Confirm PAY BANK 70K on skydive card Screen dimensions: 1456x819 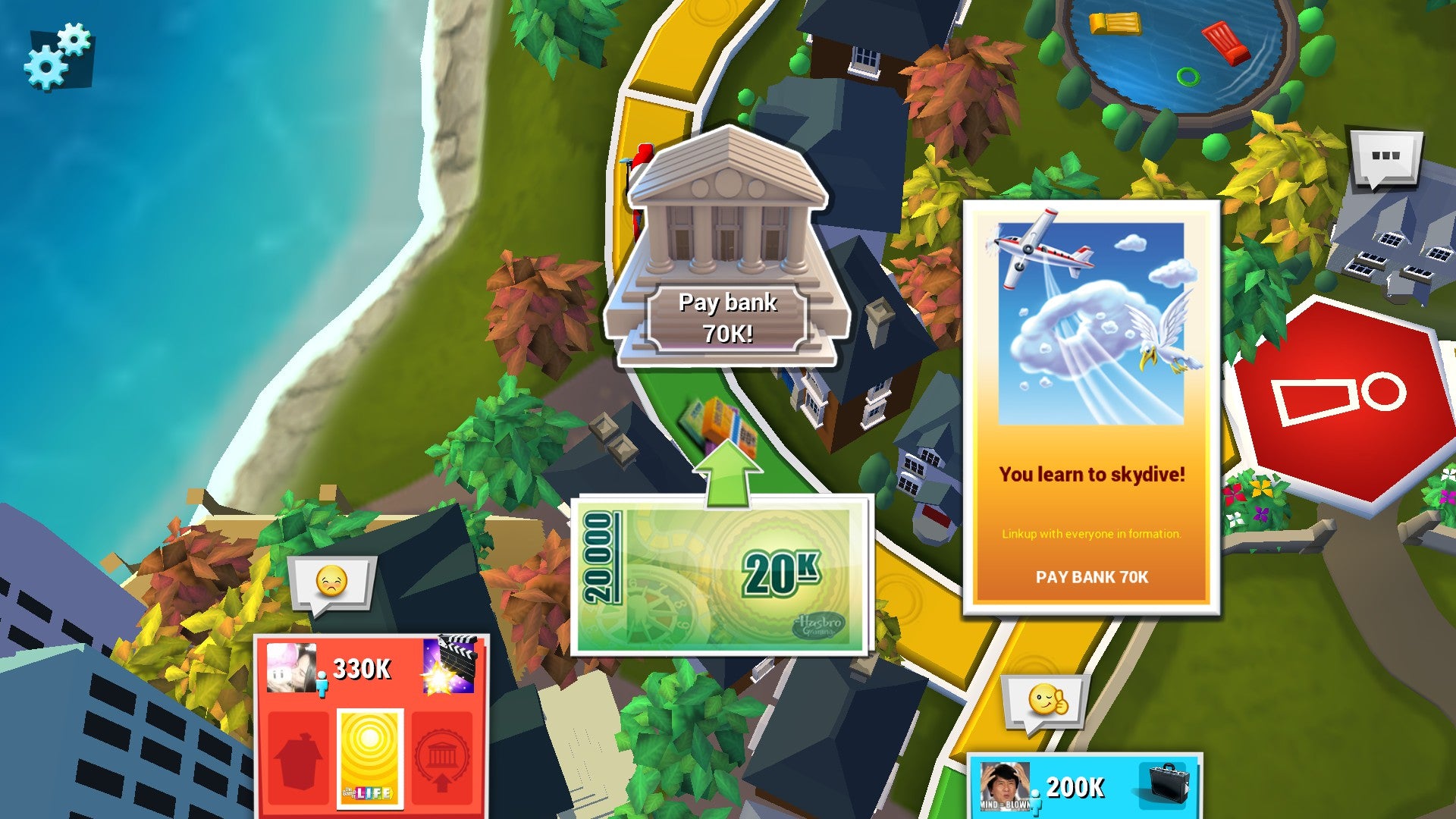[x=1094, y=577]
